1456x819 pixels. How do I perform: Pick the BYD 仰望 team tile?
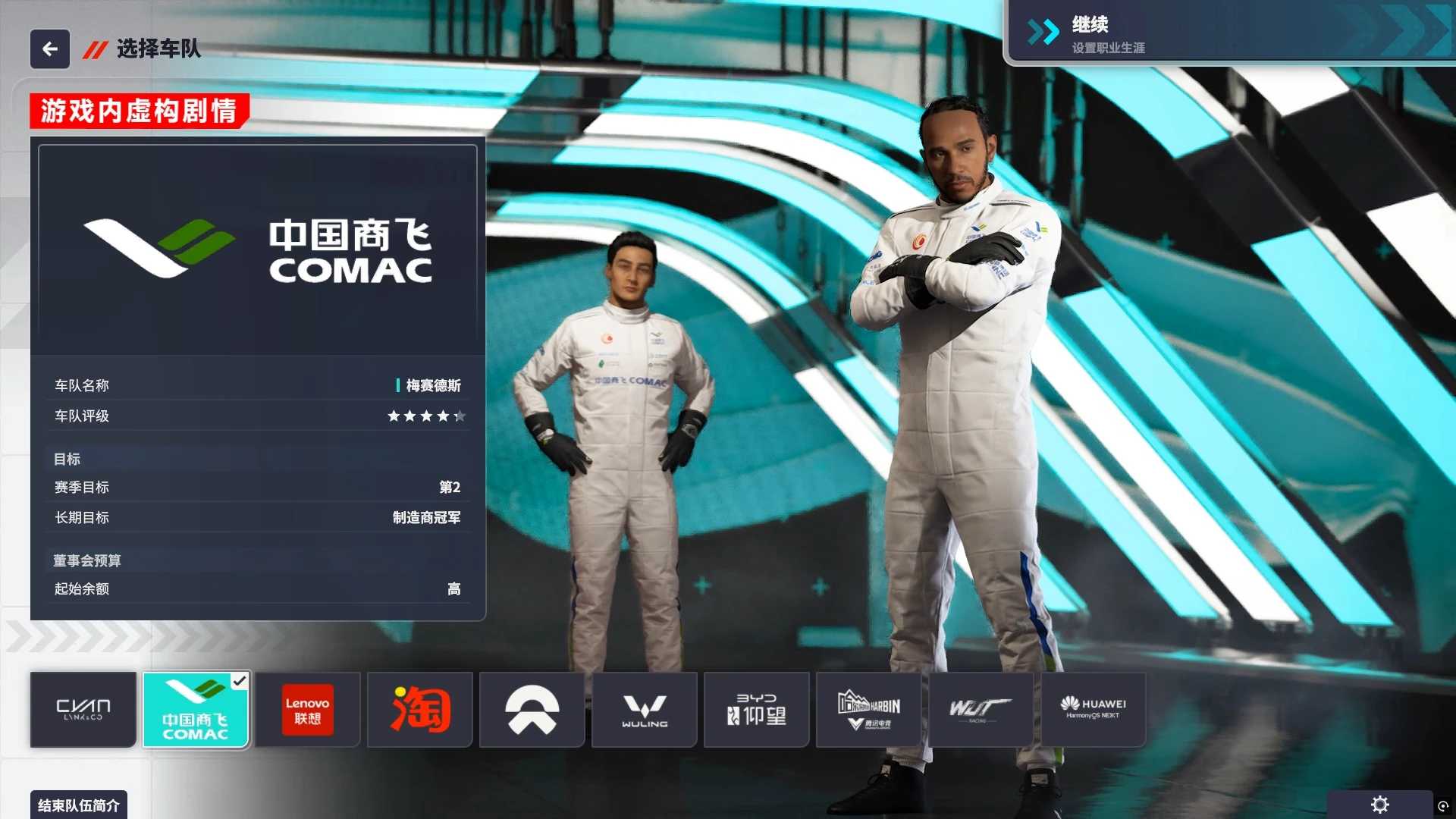click(757, 710)
